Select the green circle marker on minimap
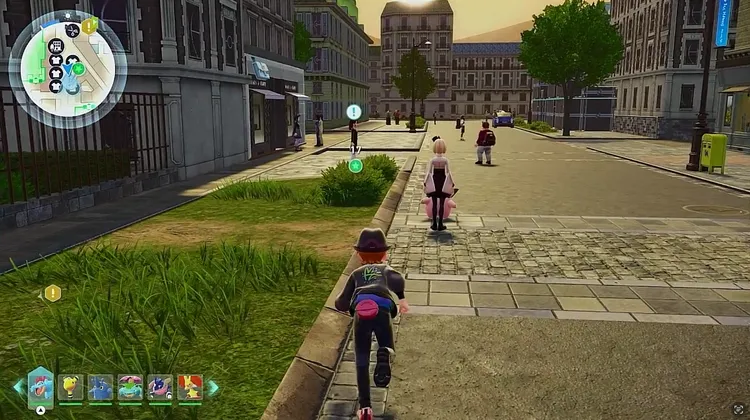The height and width of the screenshot is (420, 750). coord(78,69)
